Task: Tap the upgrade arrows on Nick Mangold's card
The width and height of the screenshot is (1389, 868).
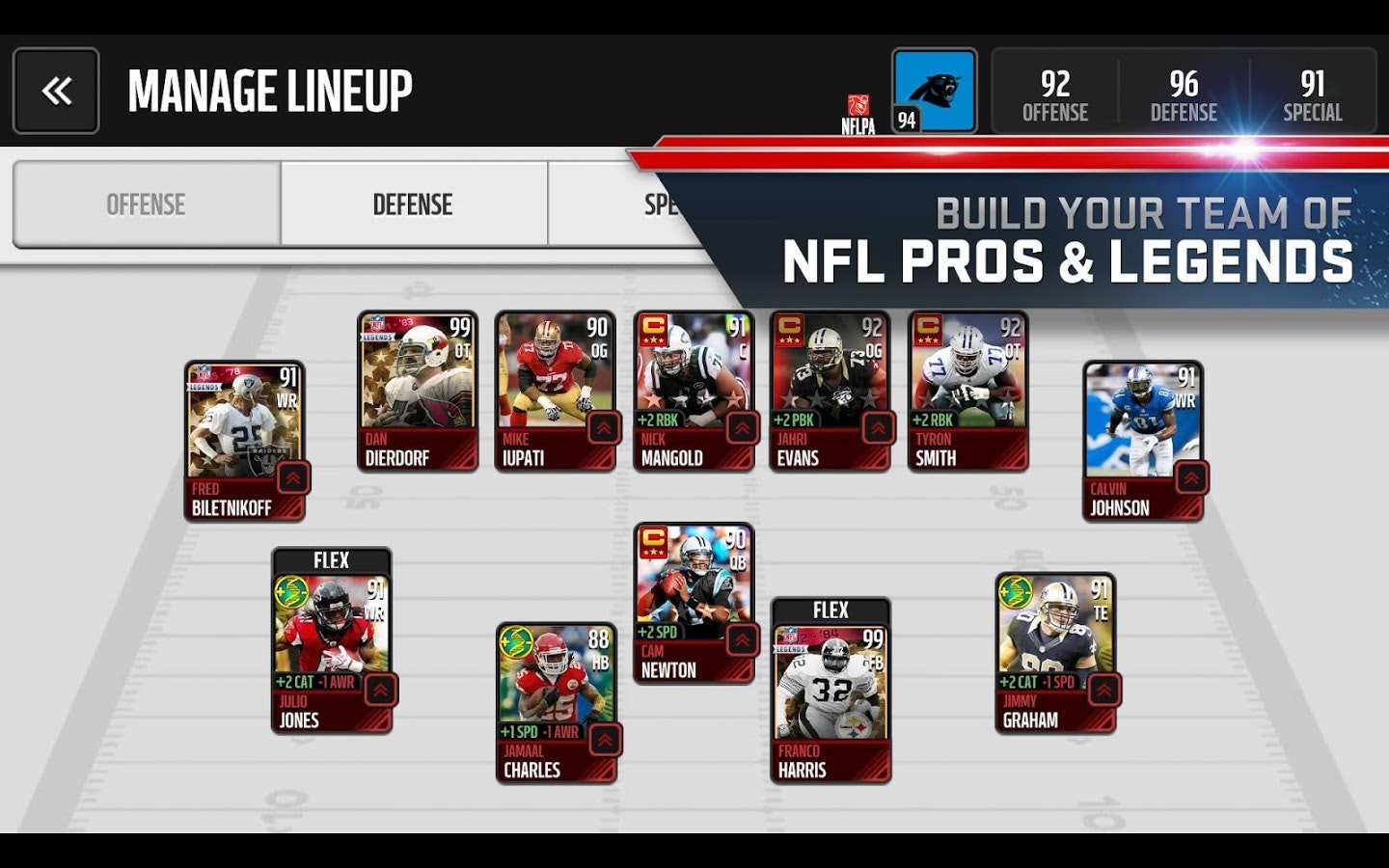Action: click(x=739, y=425)
